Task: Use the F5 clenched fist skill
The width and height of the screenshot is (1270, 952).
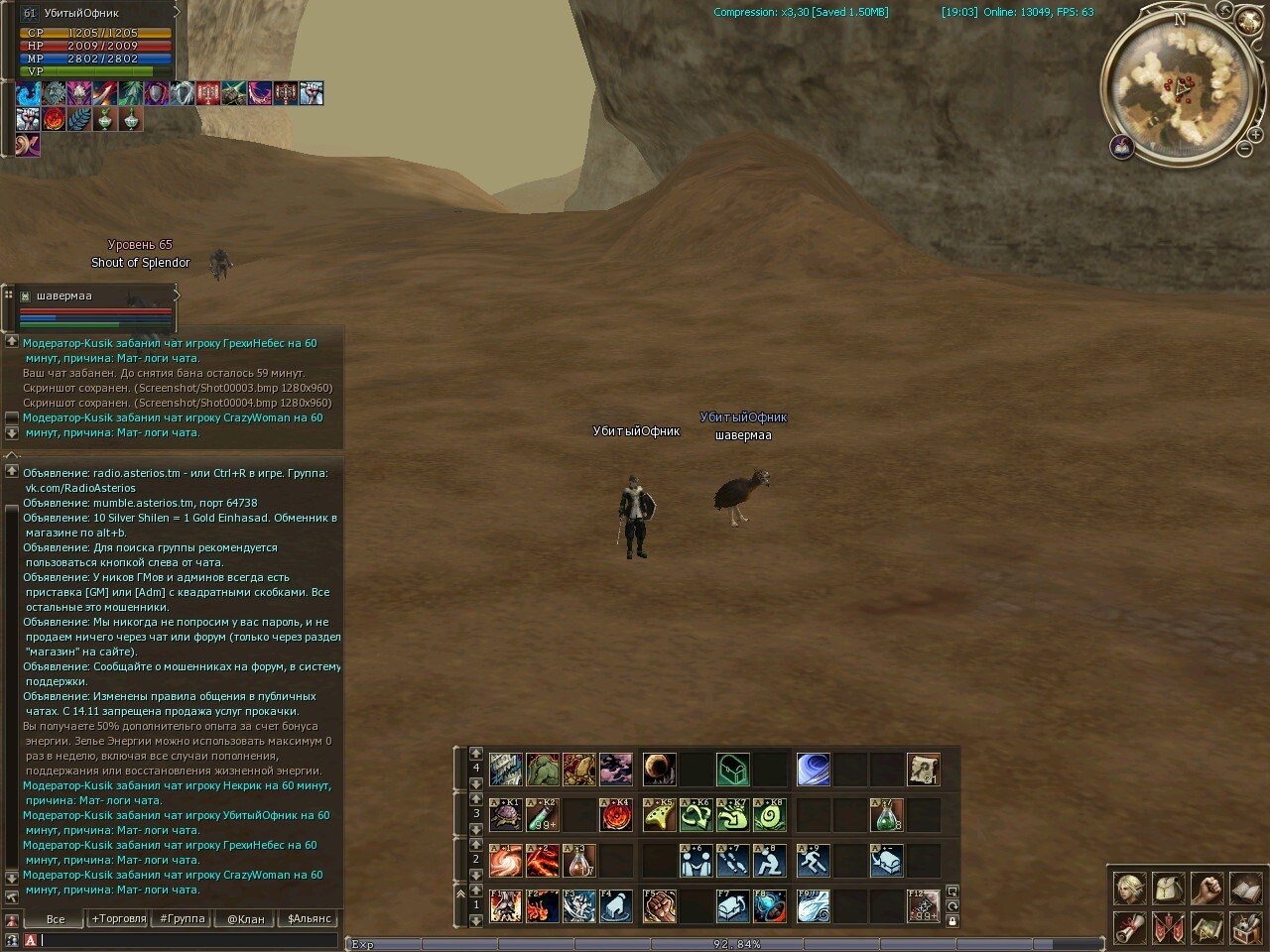Action: [659, 905]
